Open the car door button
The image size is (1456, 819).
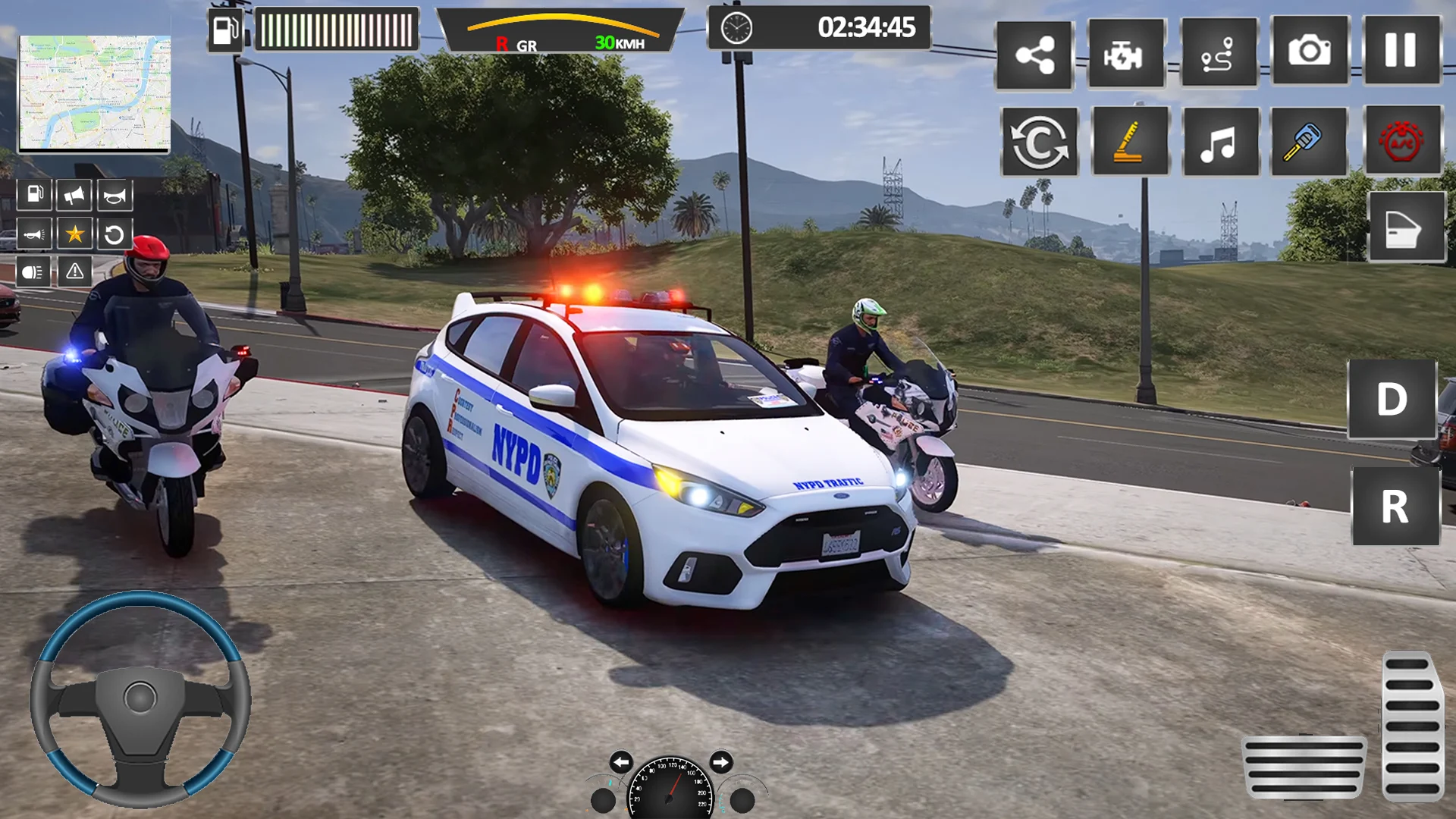pyautogui.click(x=1406, y=227)
